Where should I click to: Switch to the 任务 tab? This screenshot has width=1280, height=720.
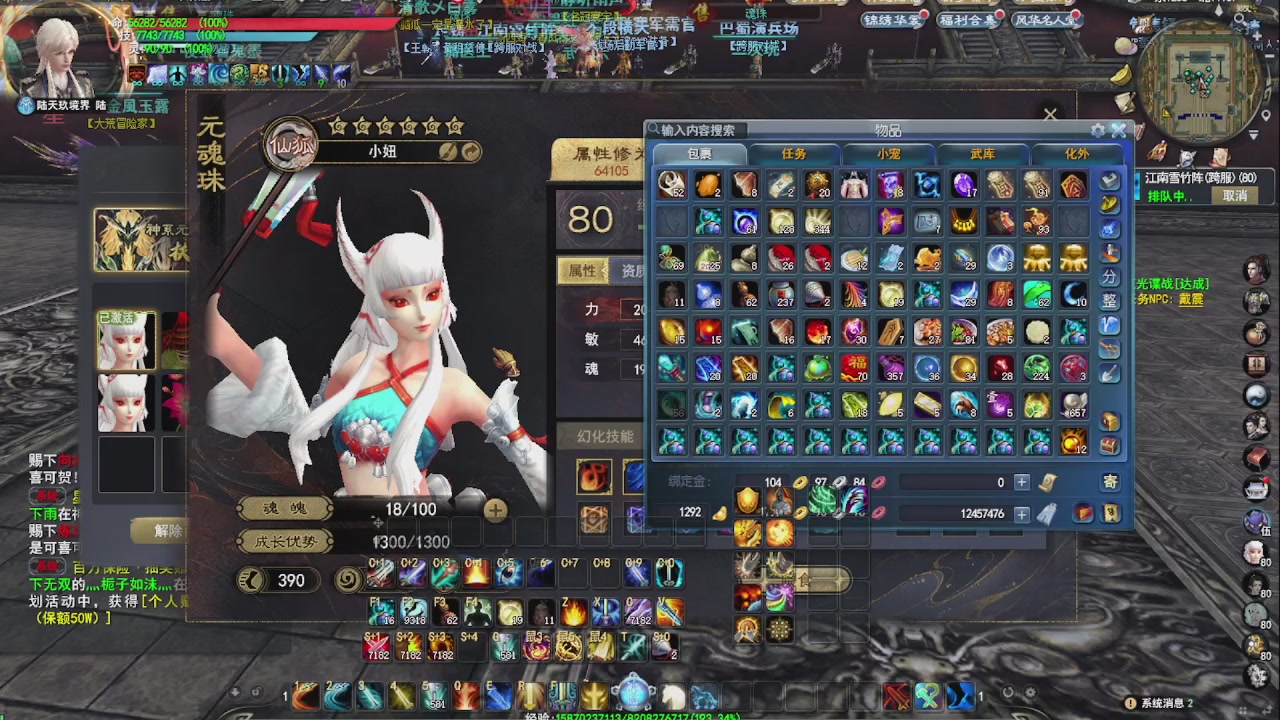[x=793, y=154]
